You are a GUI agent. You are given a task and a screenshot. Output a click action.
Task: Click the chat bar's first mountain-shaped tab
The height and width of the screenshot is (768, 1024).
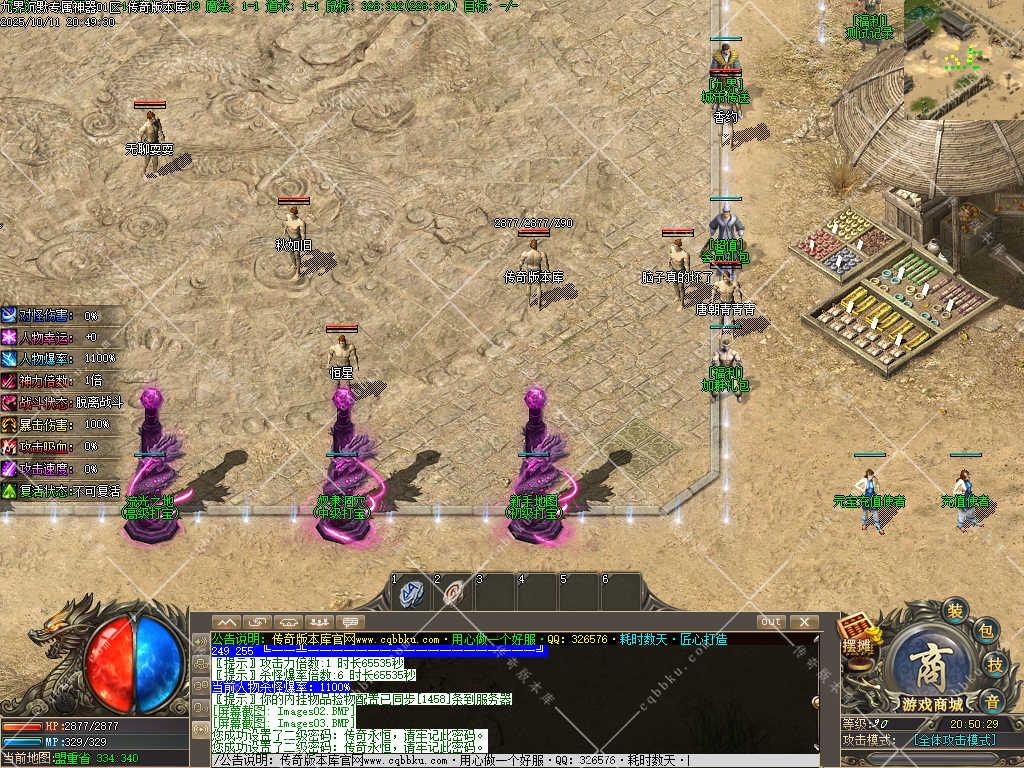click(227, 622)
